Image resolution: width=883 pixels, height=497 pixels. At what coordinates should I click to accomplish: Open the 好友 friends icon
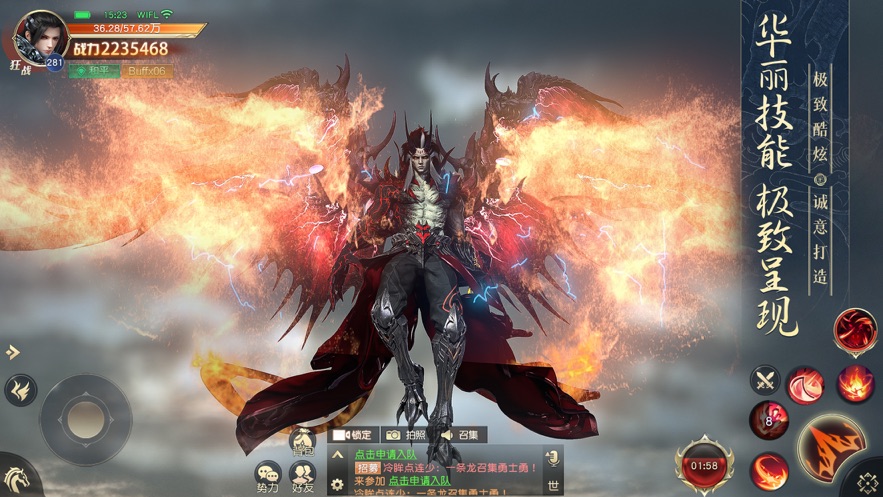pyautogui.click(x=303, y=476)
